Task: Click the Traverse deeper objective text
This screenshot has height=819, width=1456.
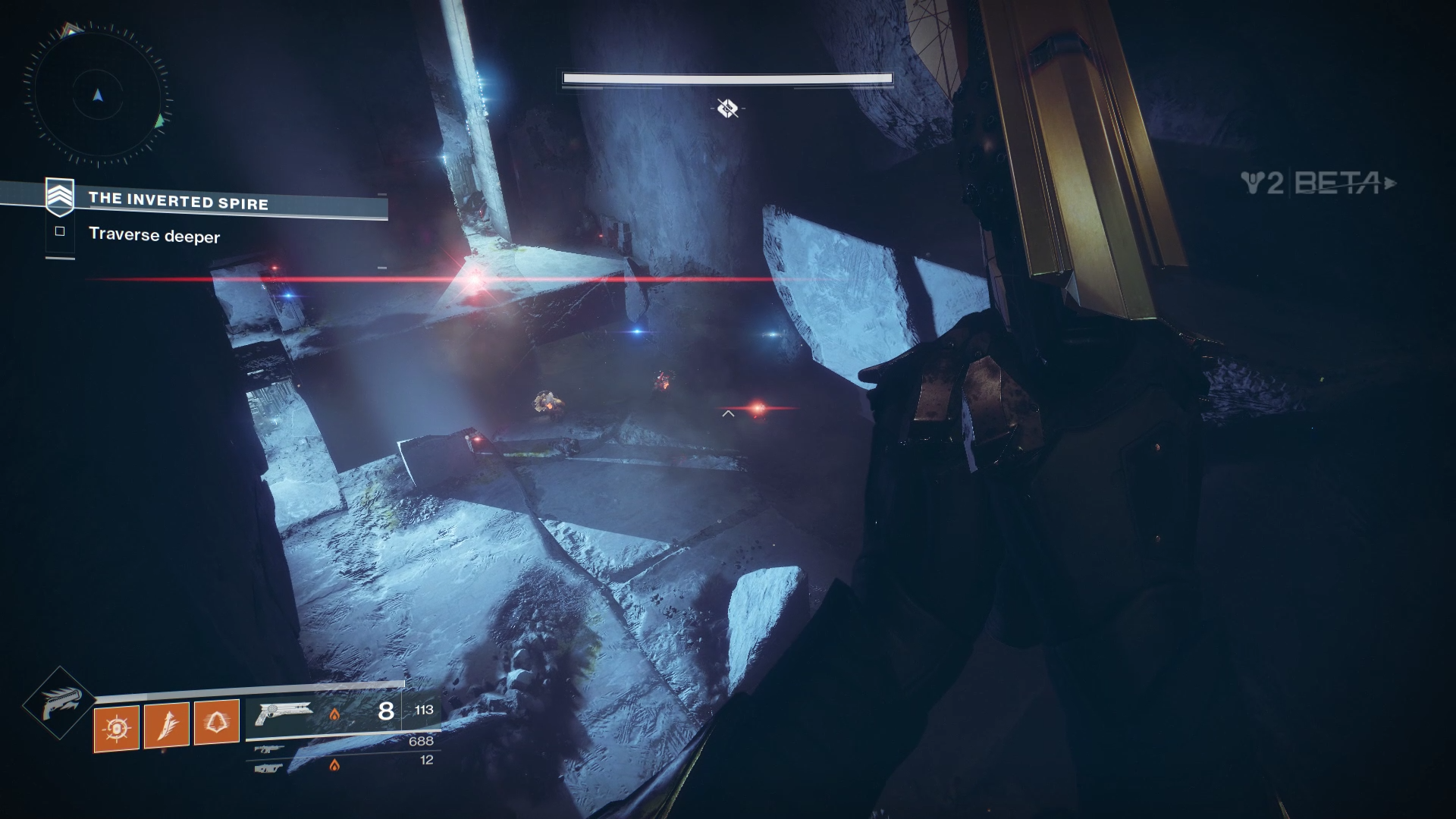Action: pos(154,236)
